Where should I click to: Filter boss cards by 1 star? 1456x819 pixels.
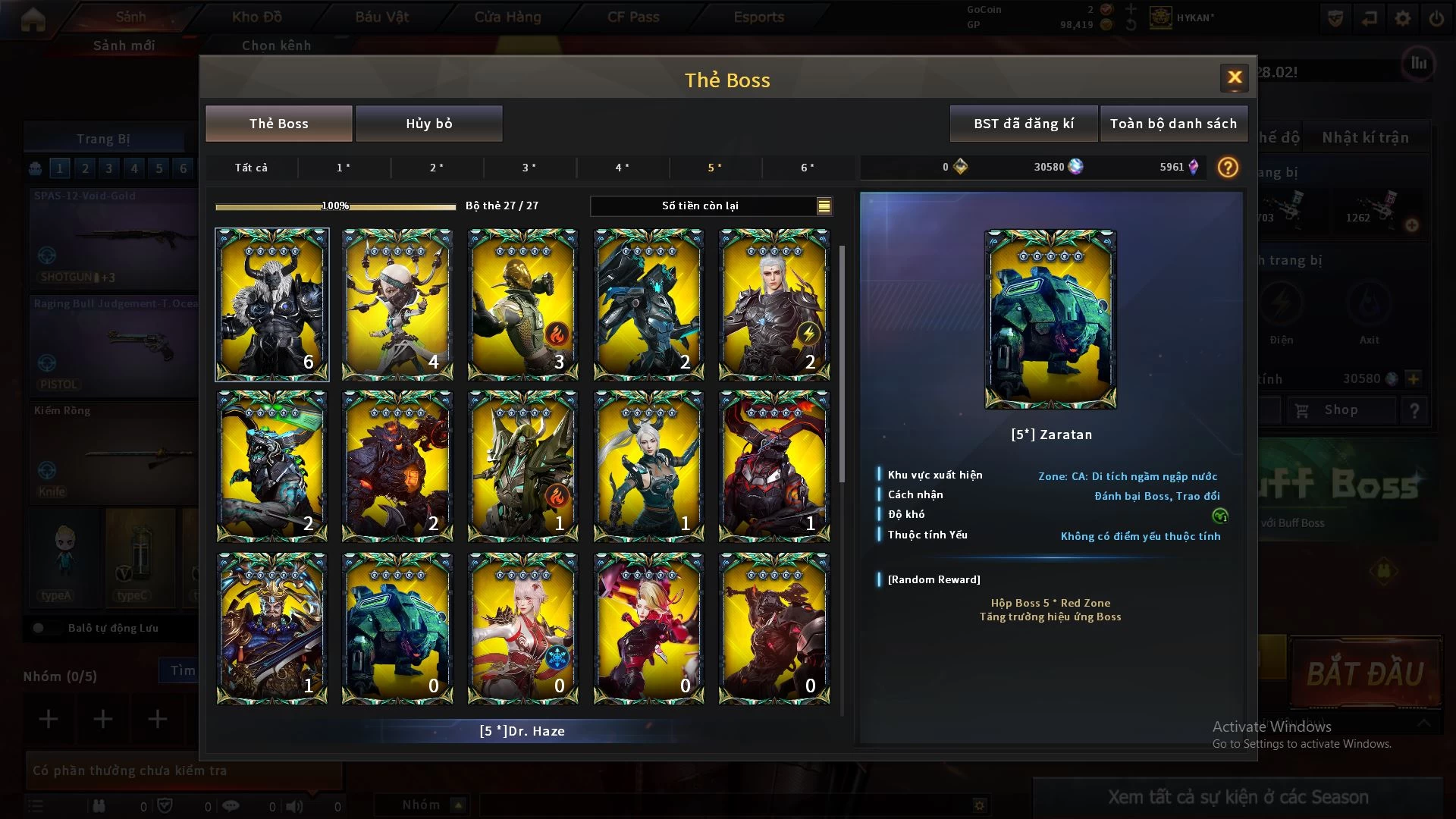(344, 168)
